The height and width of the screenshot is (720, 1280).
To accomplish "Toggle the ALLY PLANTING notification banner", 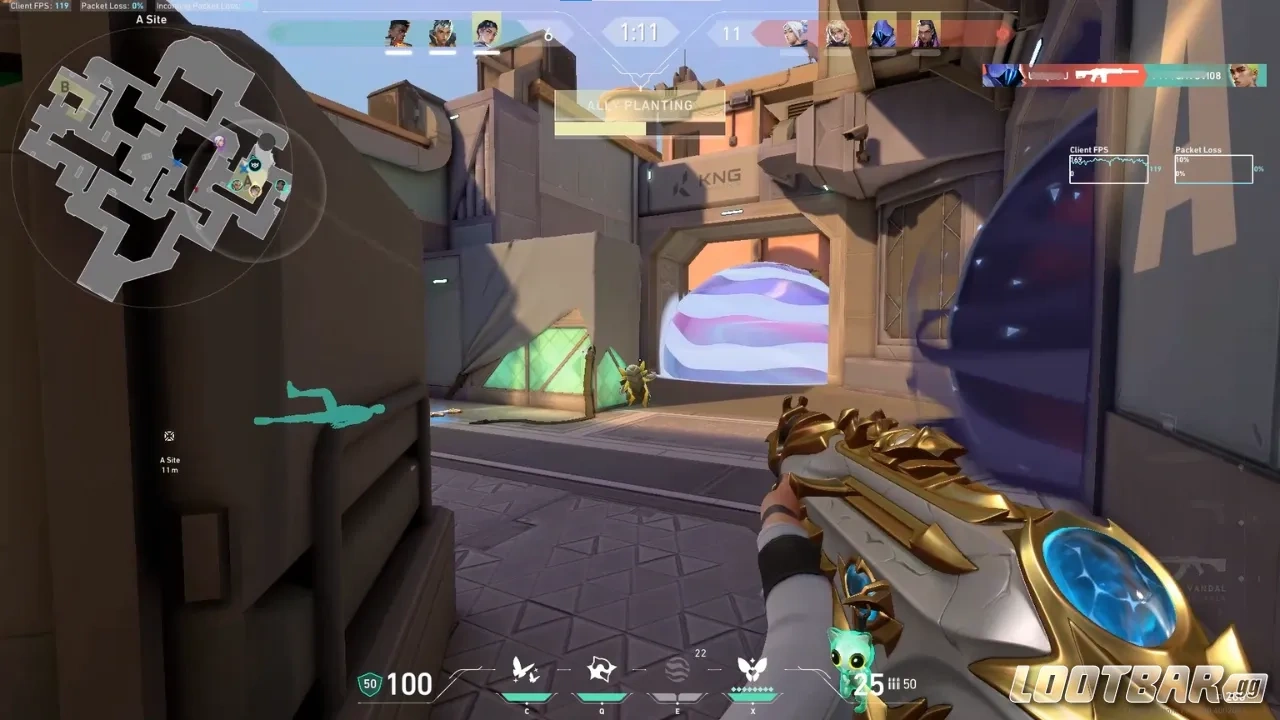I will pos(640,105).
